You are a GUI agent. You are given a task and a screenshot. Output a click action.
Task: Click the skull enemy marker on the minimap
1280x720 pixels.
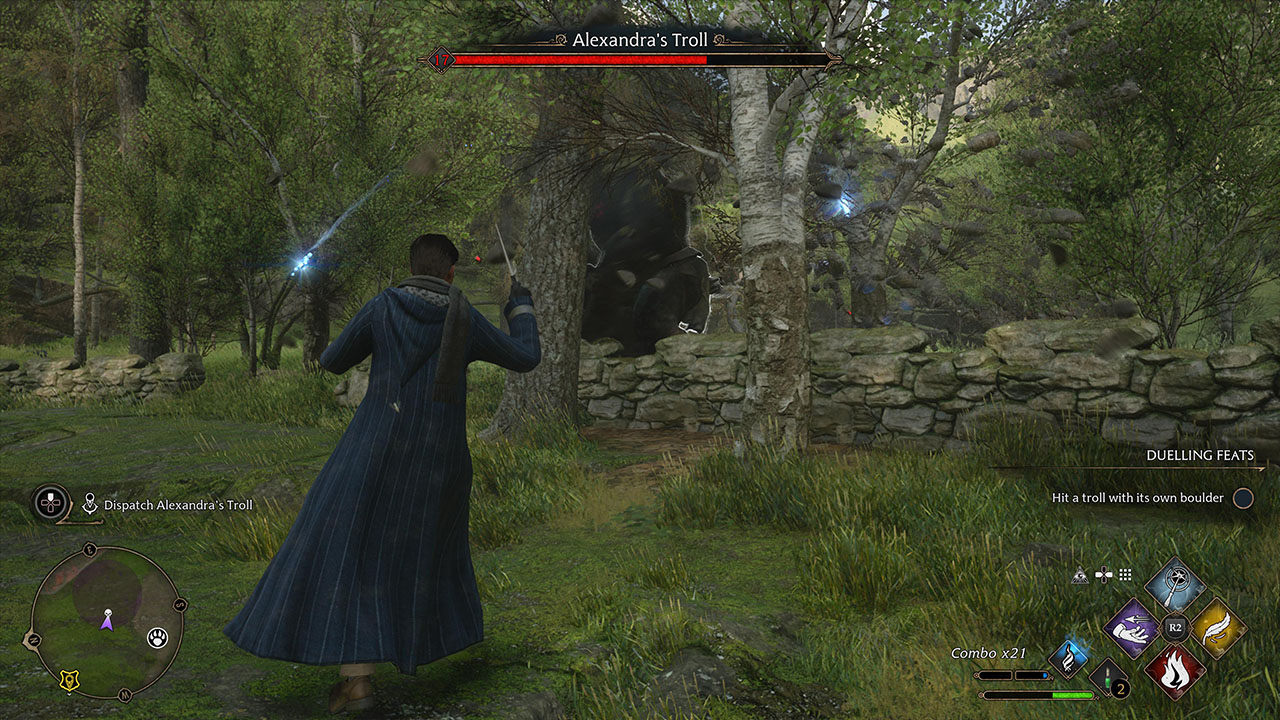tap(108, 611)
